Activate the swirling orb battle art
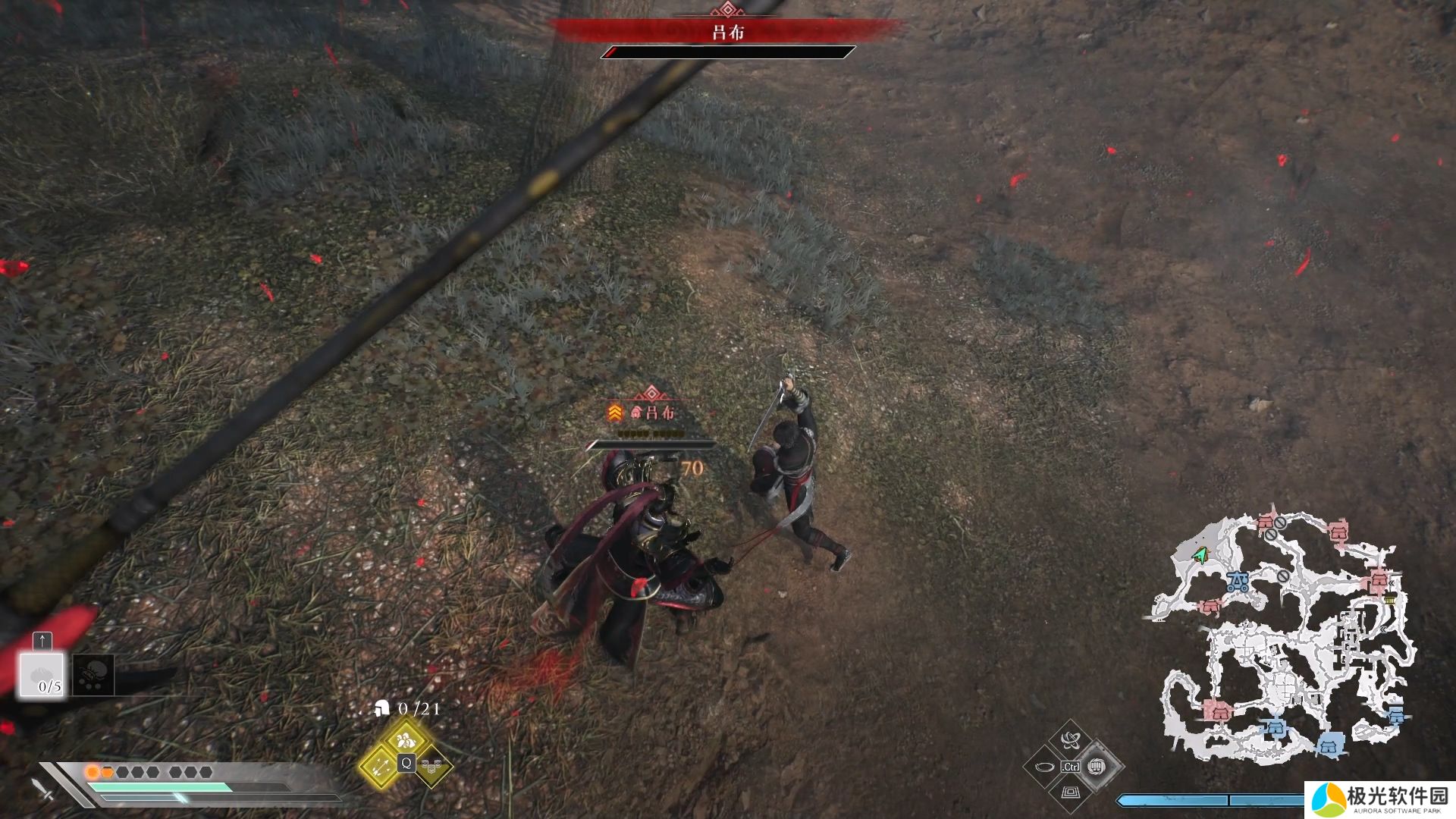 click(1070, 740)
